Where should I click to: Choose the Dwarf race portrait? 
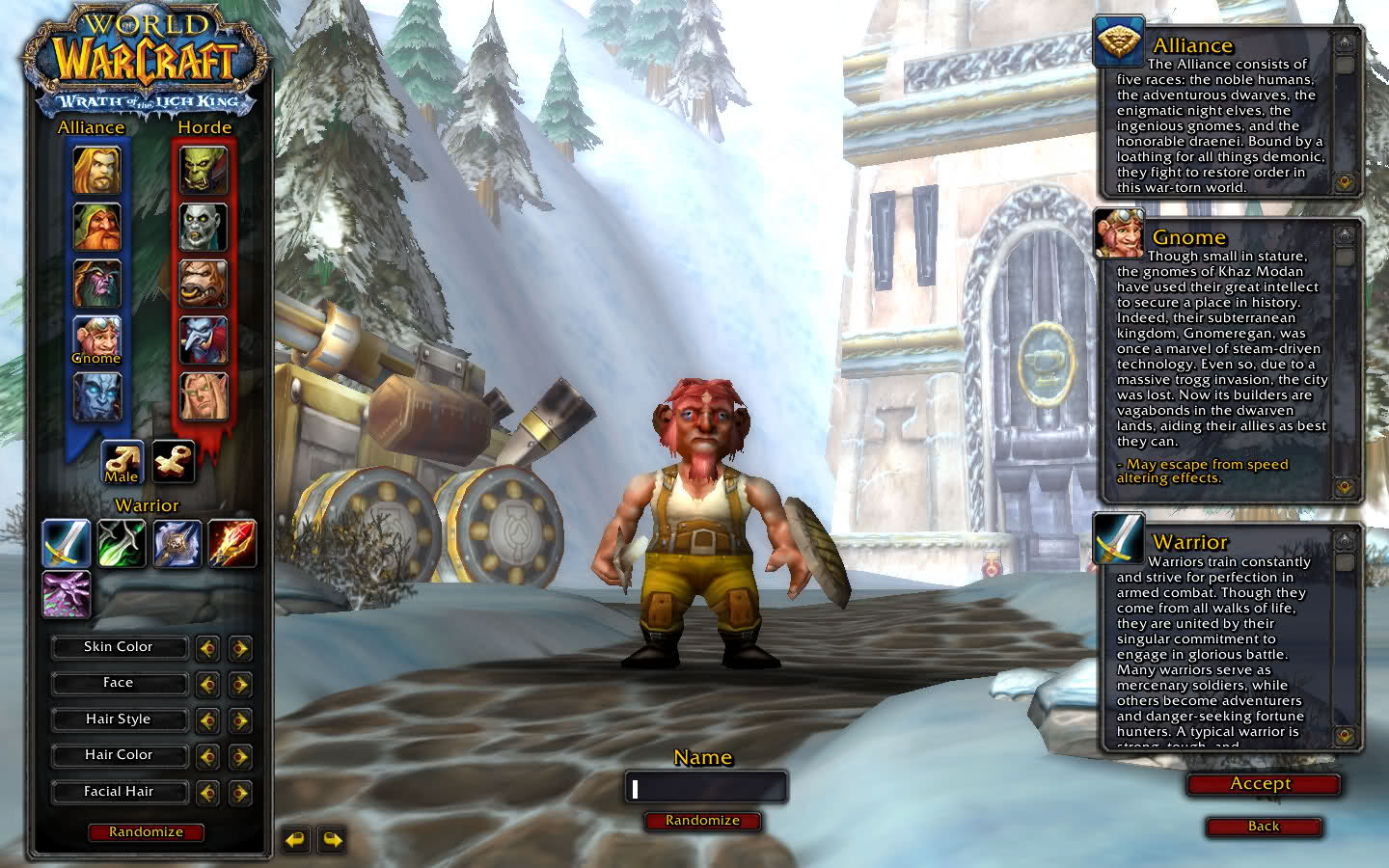tap(97, 228)
